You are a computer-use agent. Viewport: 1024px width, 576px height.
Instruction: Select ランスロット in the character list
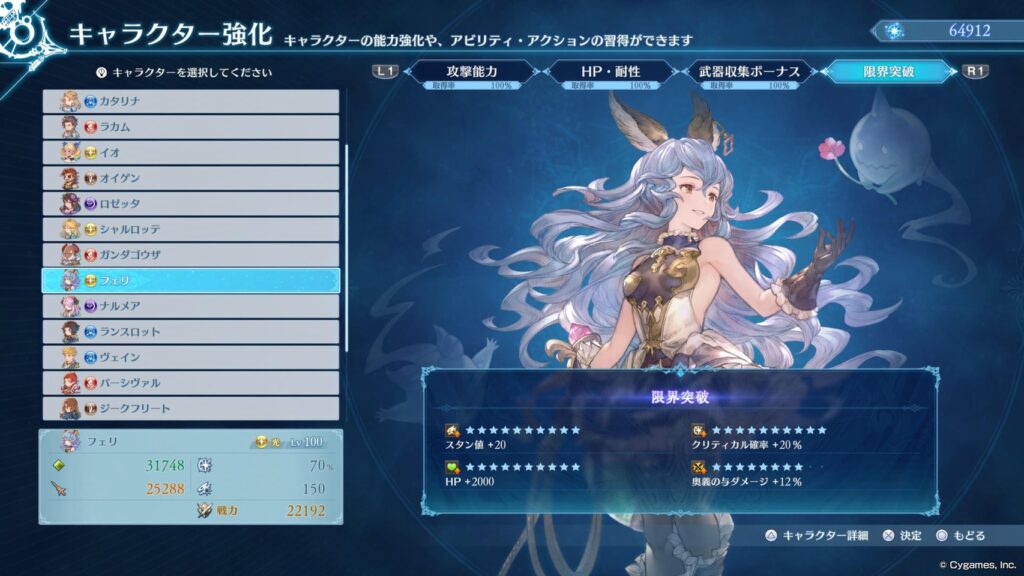tap(190, 332)
